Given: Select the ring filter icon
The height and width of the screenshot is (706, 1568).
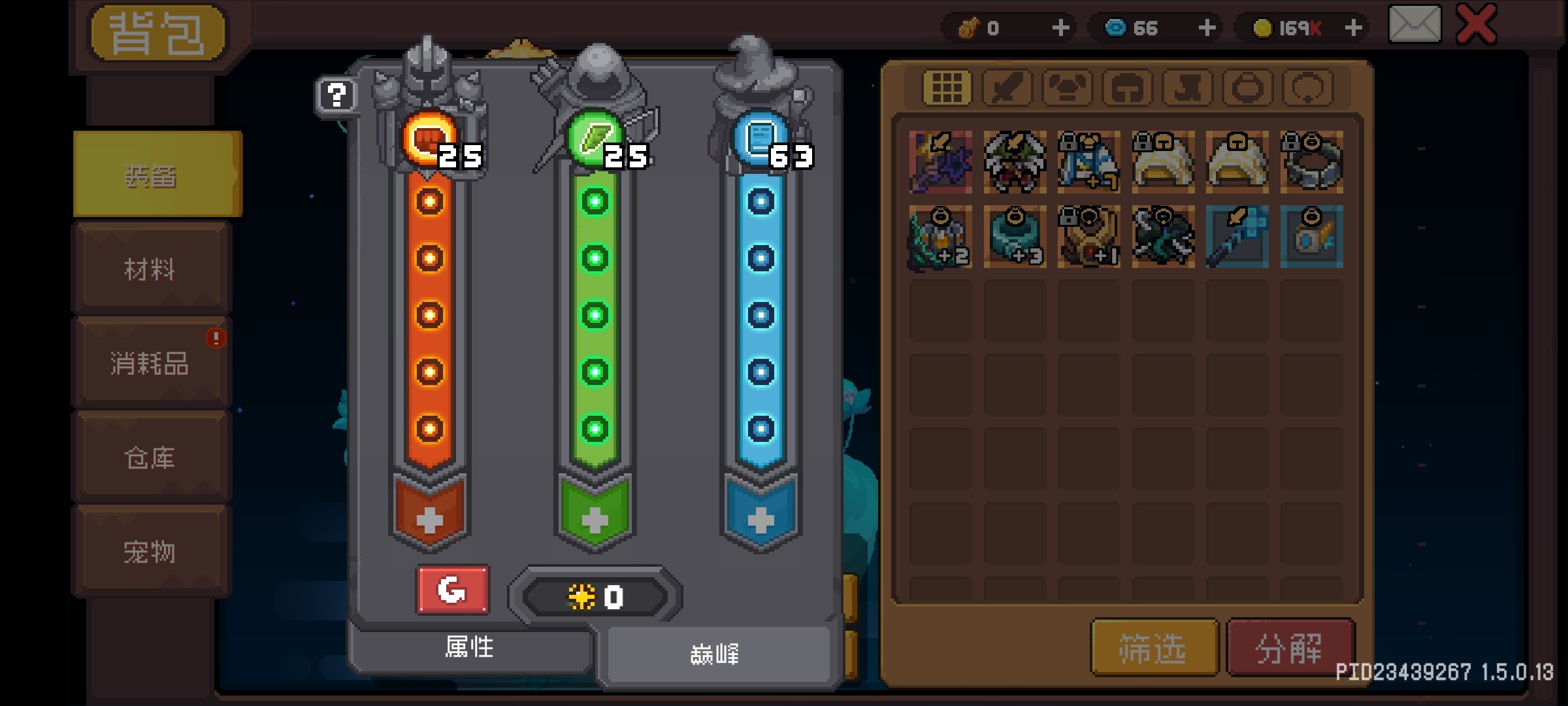Looking at the screenshot, I should point(1246,86).
